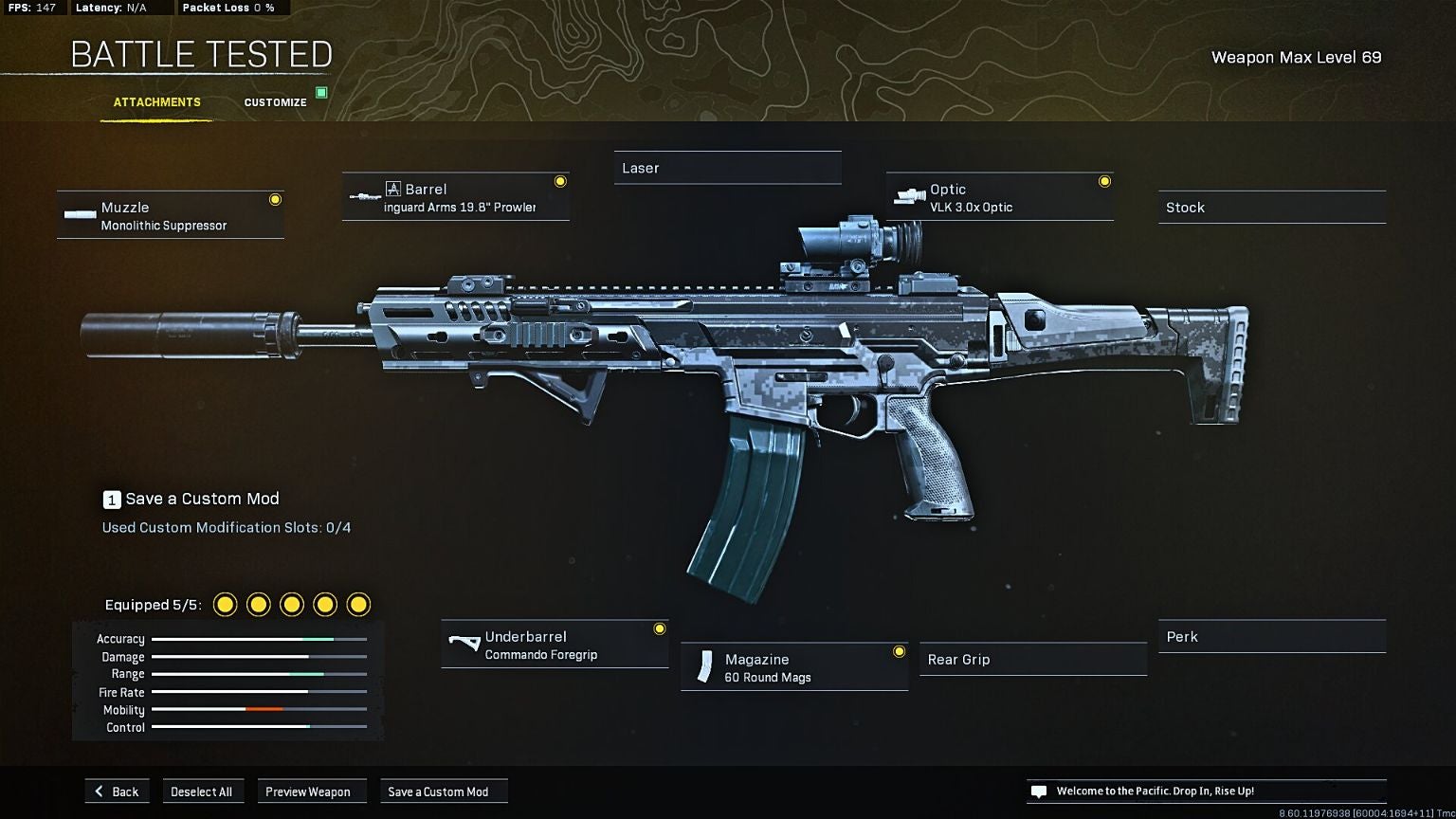Select the empty Stock slot
1456x819 pixels.
pyautogui.click(x=1271, y=208)
